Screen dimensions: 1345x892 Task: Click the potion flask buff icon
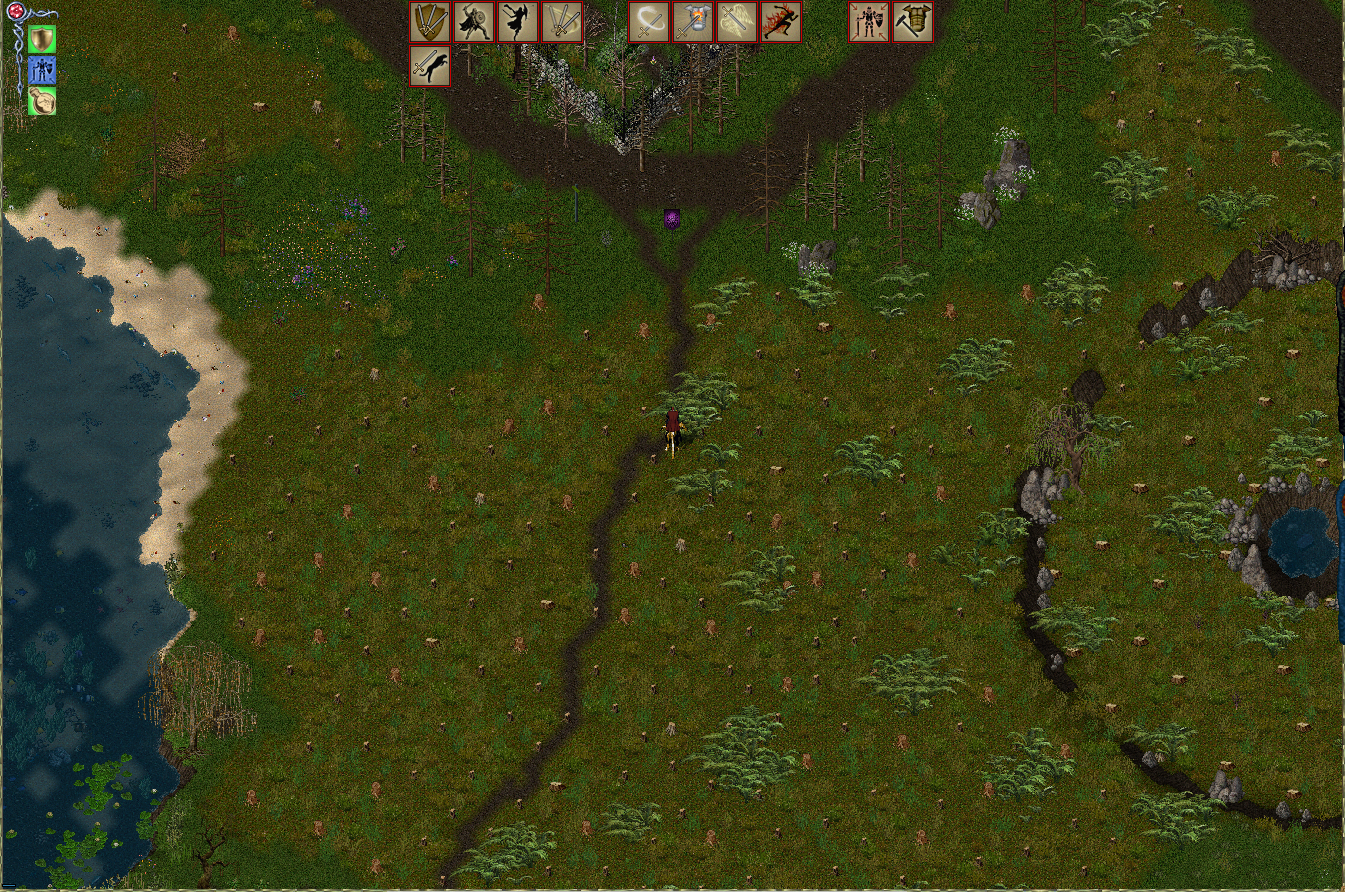pos(42,101)
